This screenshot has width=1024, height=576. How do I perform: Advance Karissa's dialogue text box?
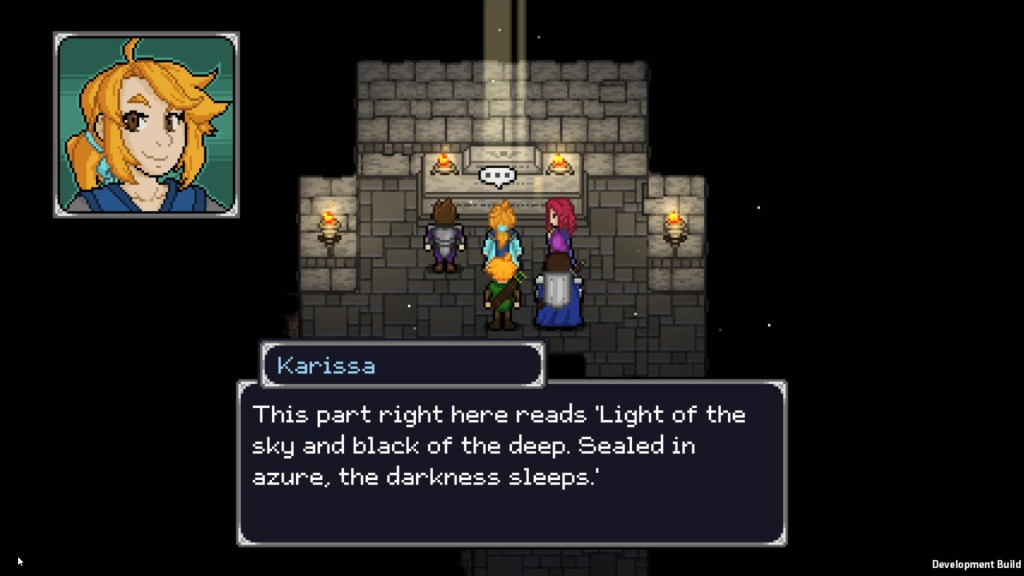511,462
